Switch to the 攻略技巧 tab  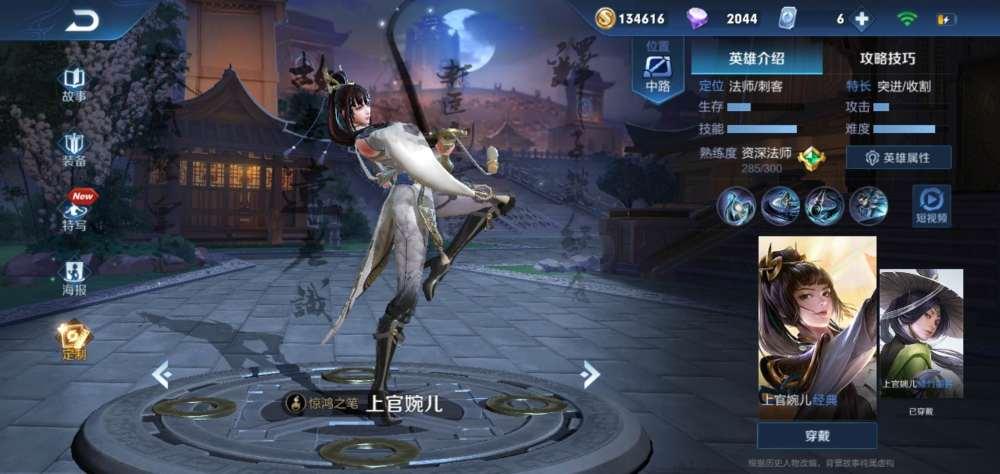click(x=887, y=58)
